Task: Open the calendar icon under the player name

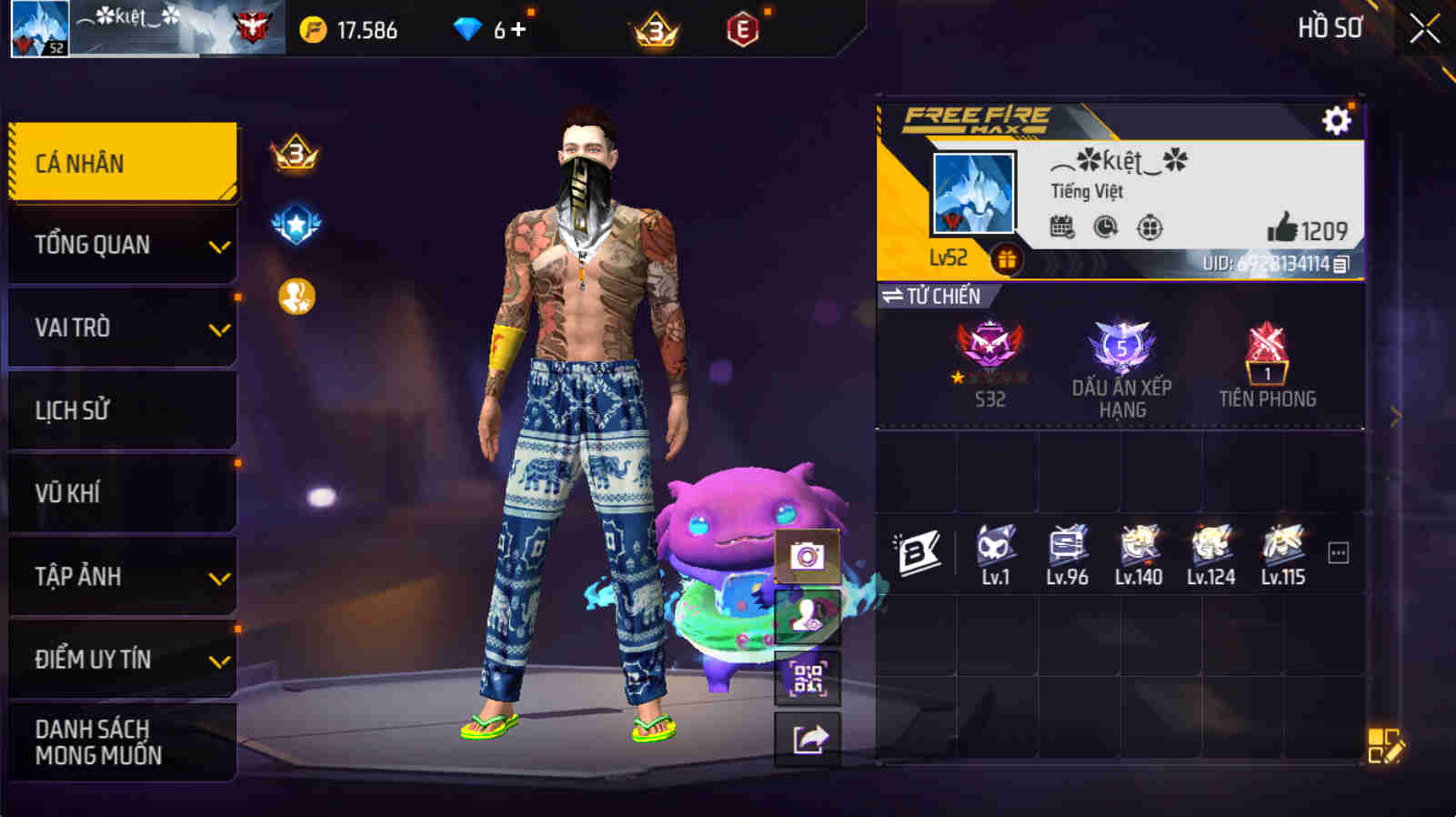Action: coord(1059,228)
